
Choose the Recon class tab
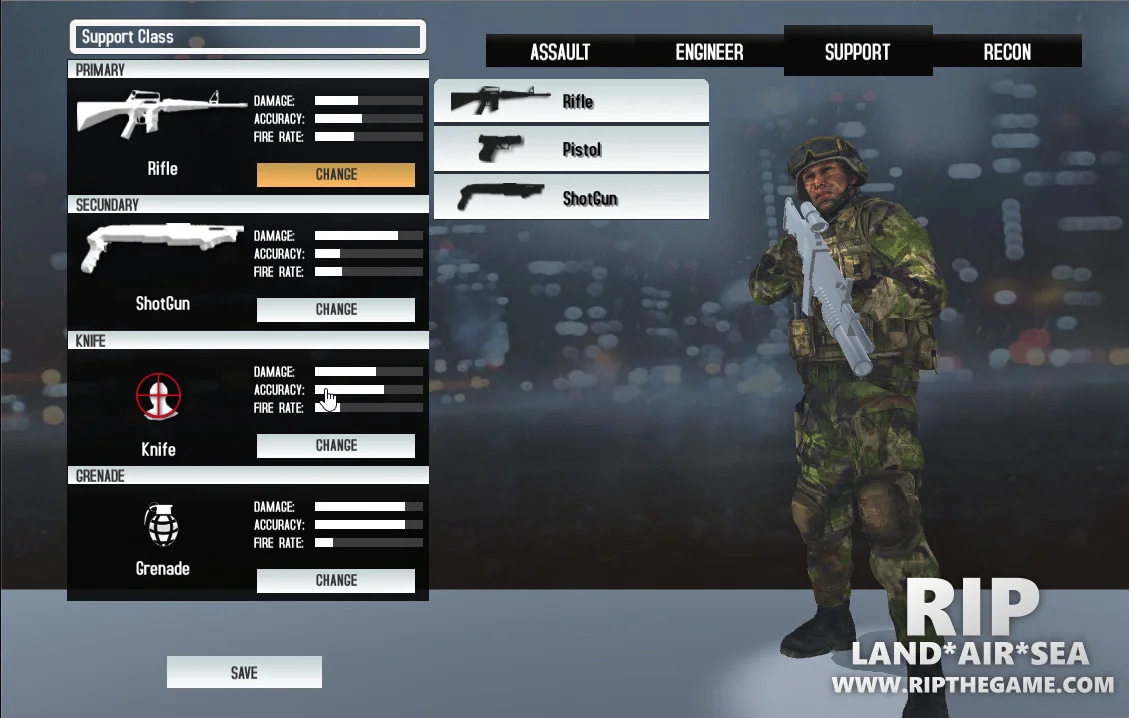pyautogui.click(x=1007, y=52)
